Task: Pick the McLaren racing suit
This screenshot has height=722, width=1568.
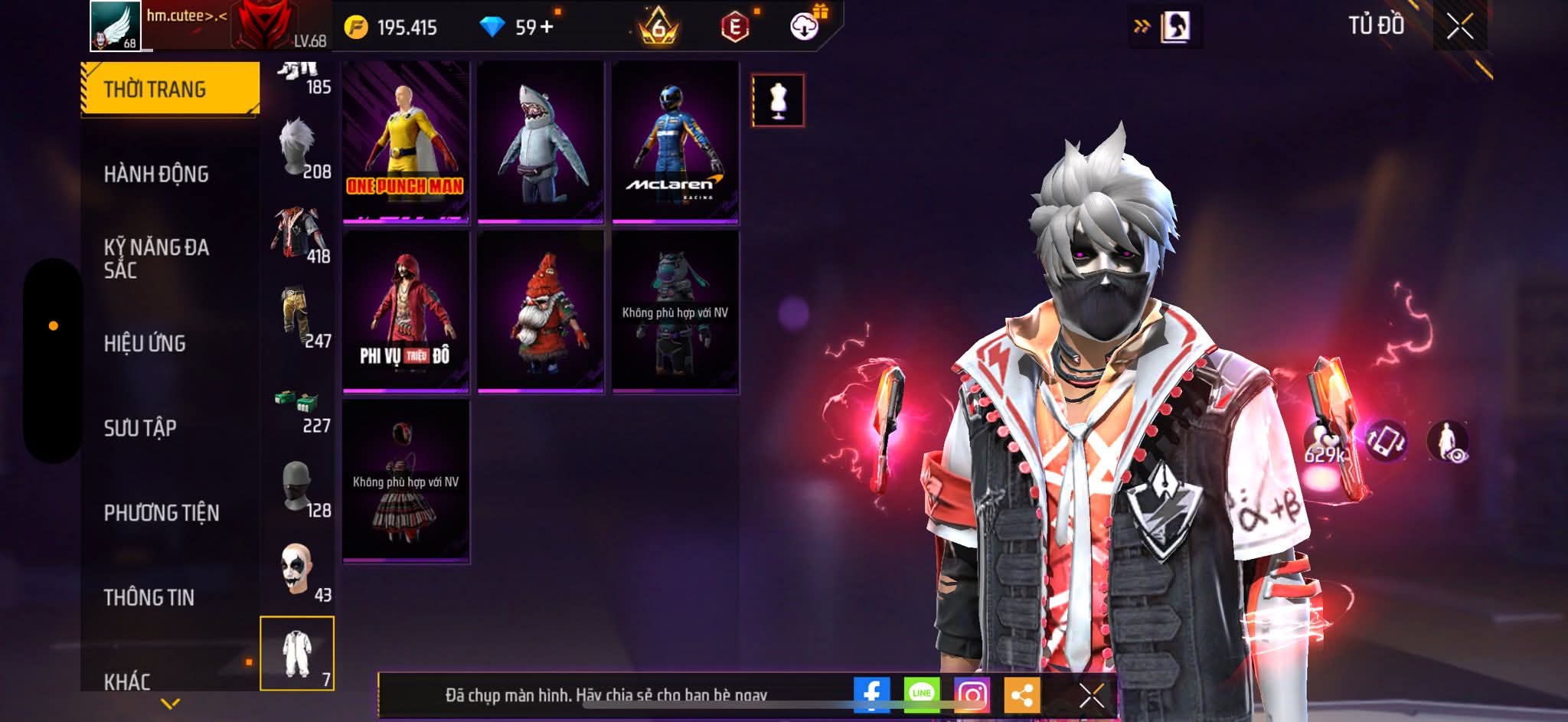Action: click(675, 142)
